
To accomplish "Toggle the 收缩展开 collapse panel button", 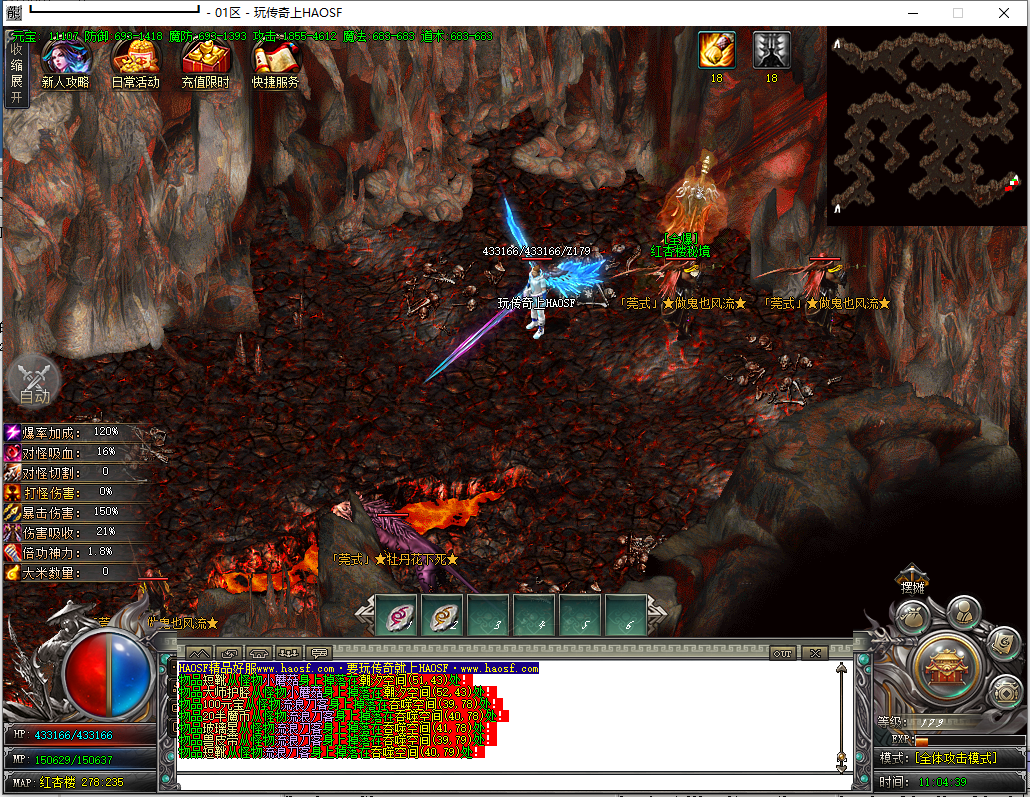I will point(16,68).
